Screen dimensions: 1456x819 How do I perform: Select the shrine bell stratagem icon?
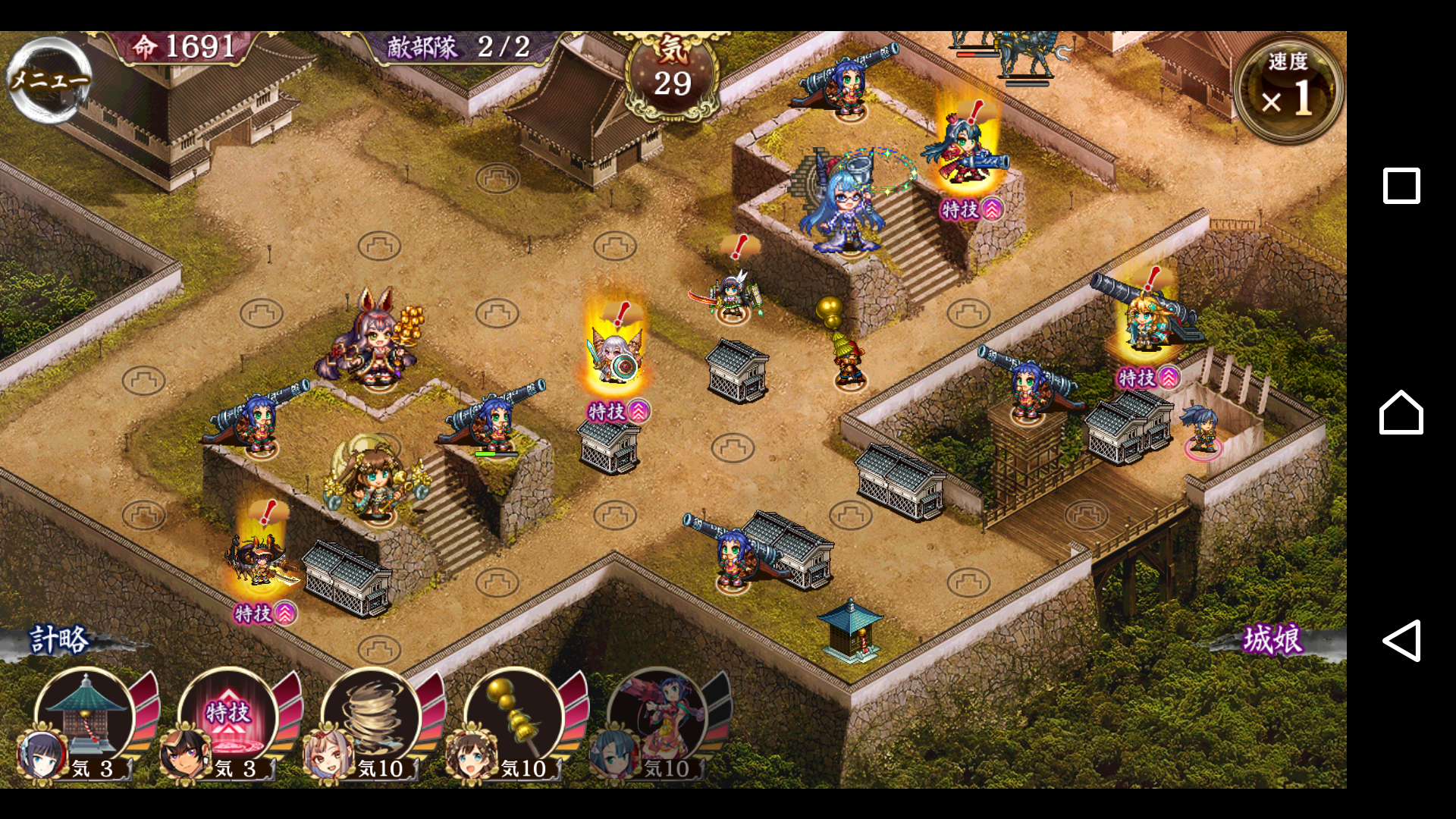(x=85, y=717)
